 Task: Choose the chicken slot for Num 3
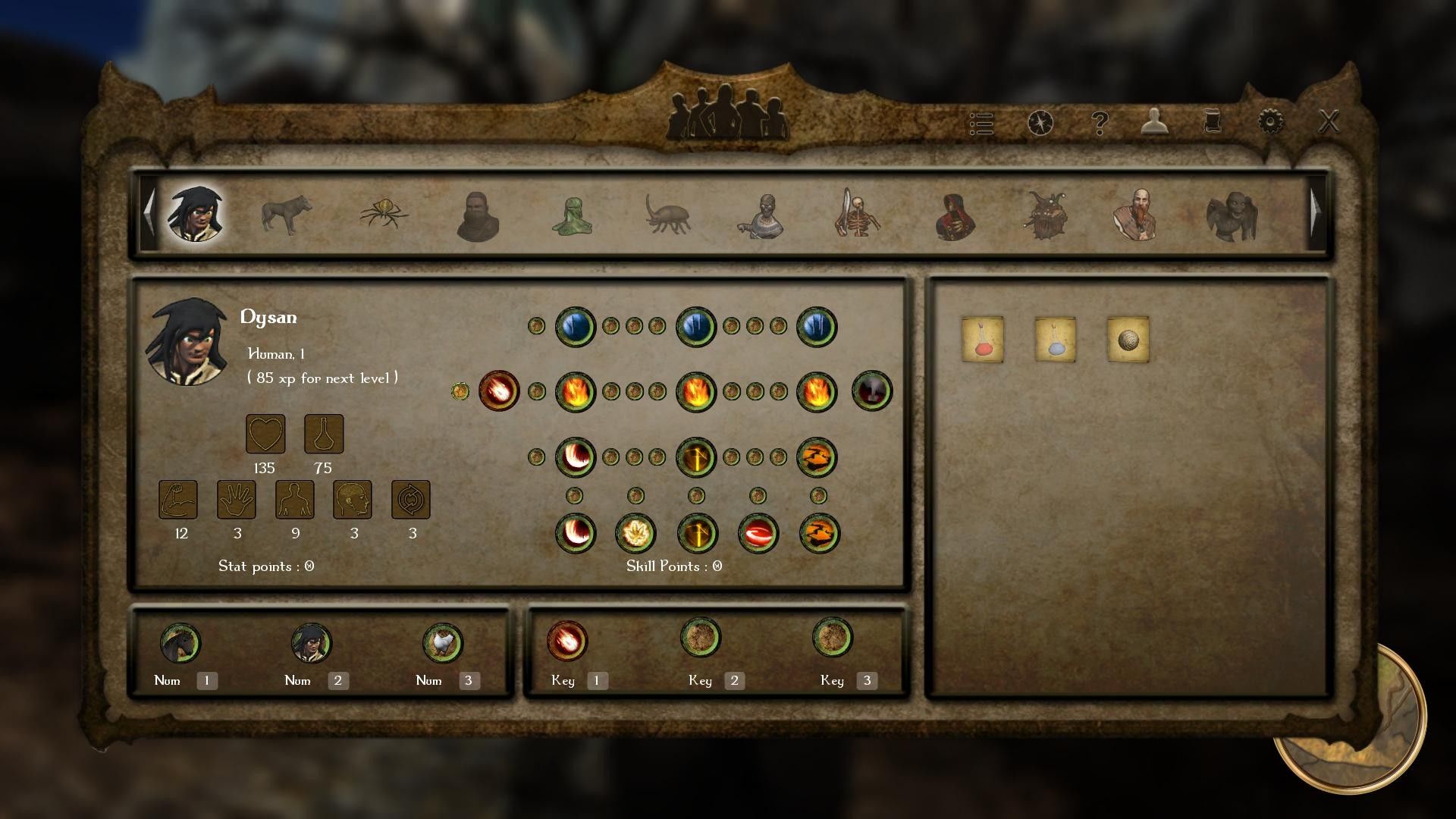pos(443,643)
